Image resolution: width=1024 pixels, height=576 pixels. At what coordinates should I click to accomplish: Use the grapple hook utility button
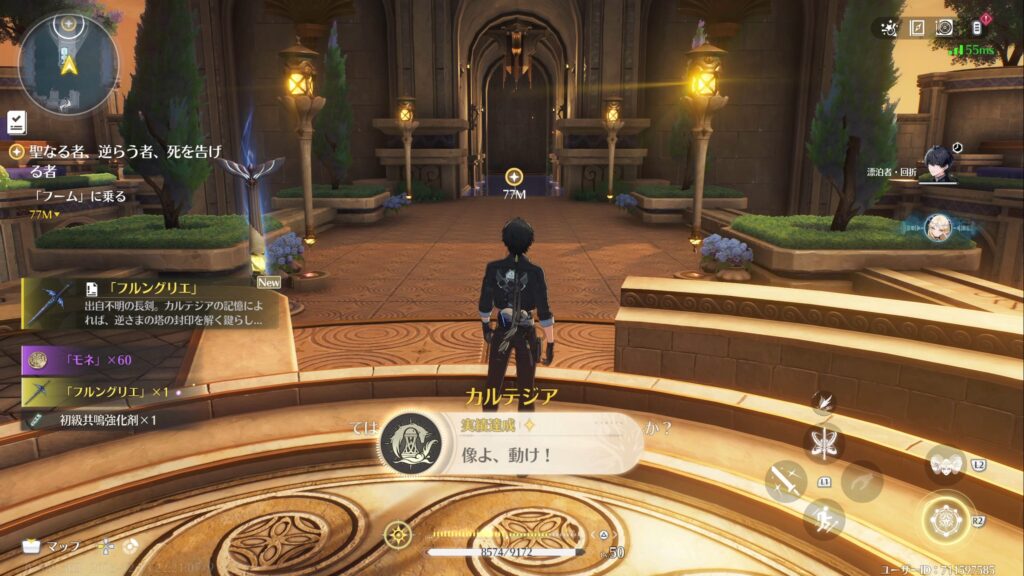pyautogui.click(x=861, y=481)
